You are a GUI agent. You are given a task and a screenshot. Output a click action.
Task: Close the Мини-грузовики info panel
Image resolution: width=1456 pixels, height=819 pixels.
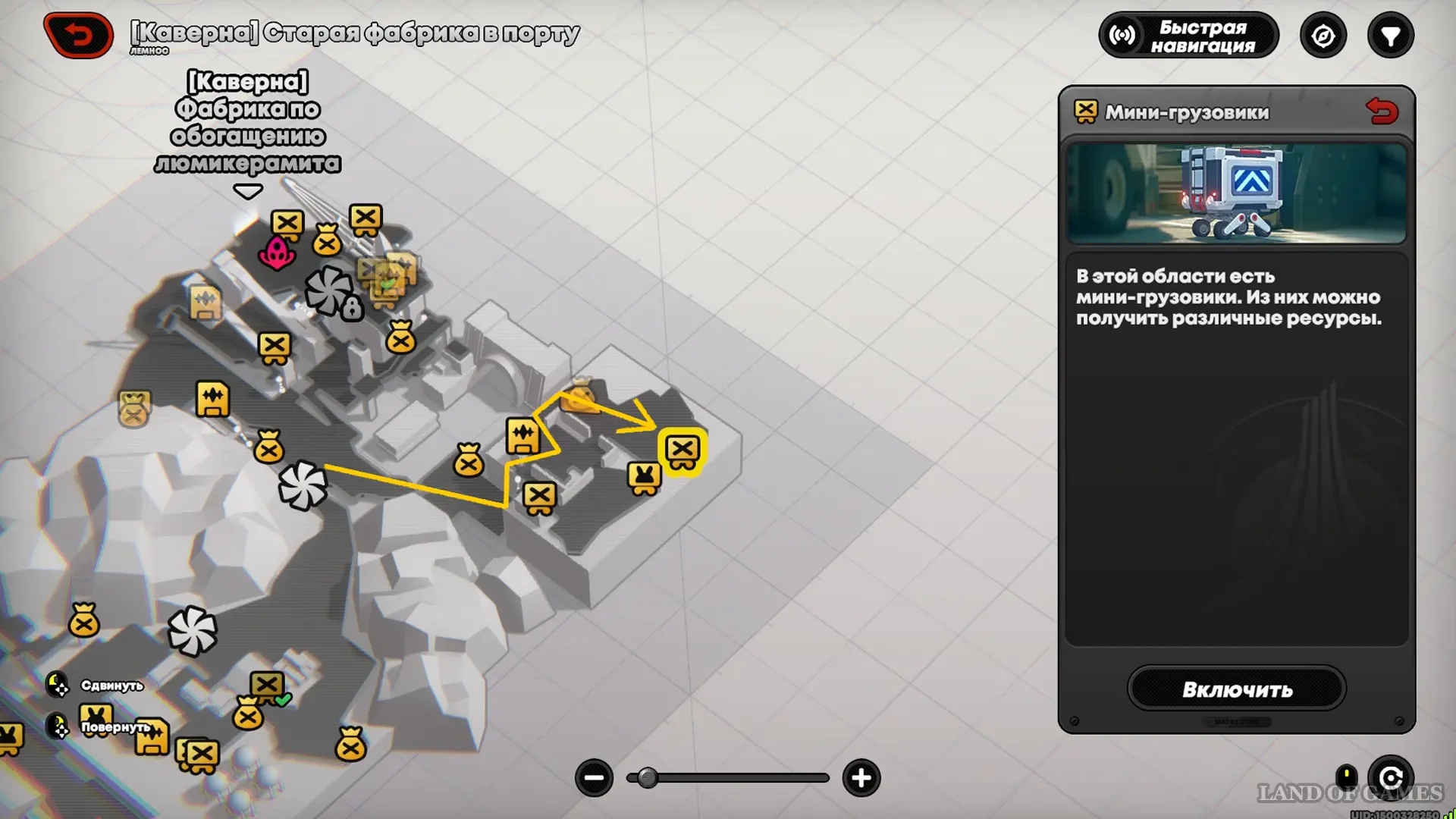(x=1382, y=112)
